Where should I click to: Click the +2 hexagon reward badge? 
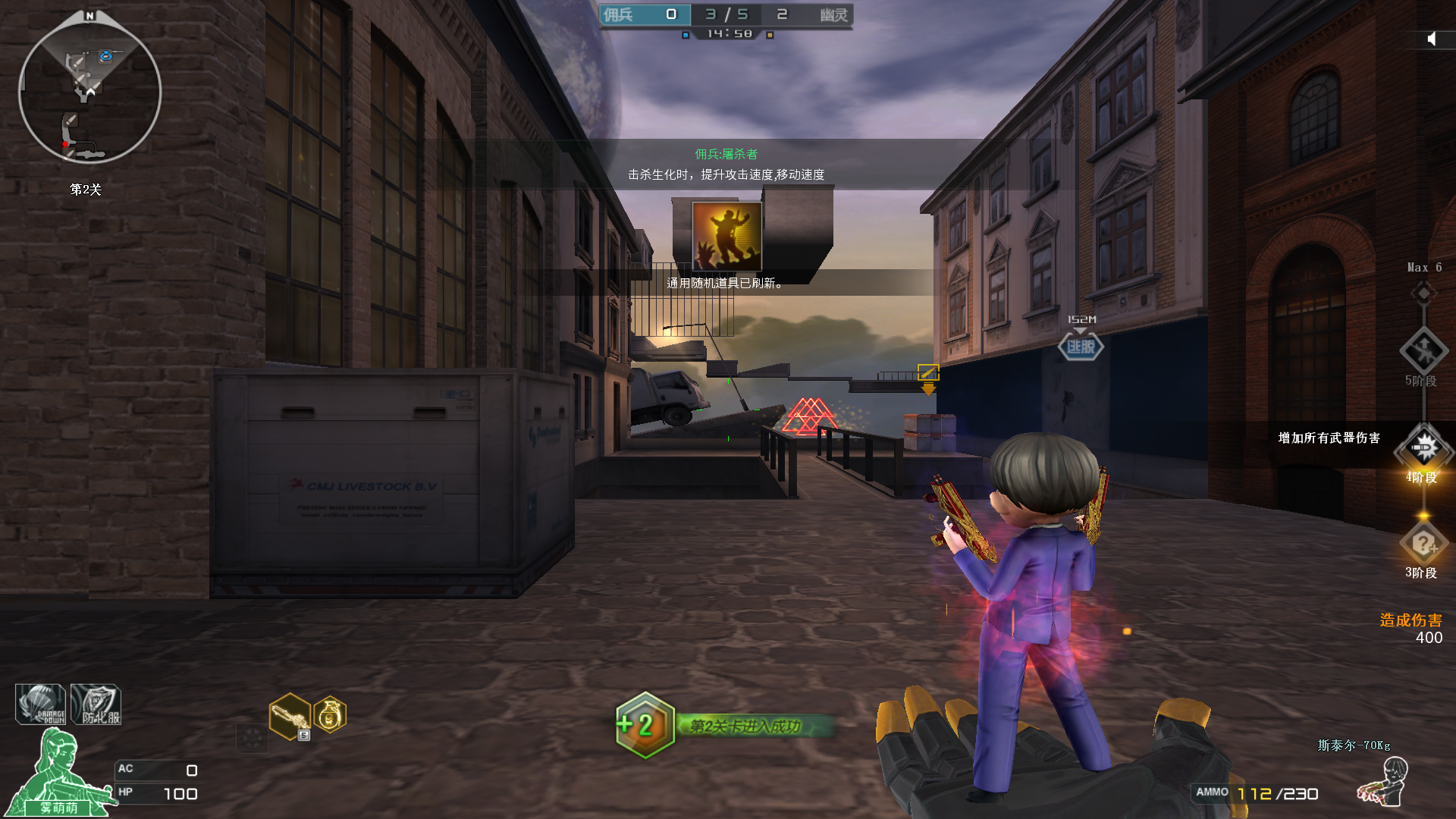[x=645, y=725]
